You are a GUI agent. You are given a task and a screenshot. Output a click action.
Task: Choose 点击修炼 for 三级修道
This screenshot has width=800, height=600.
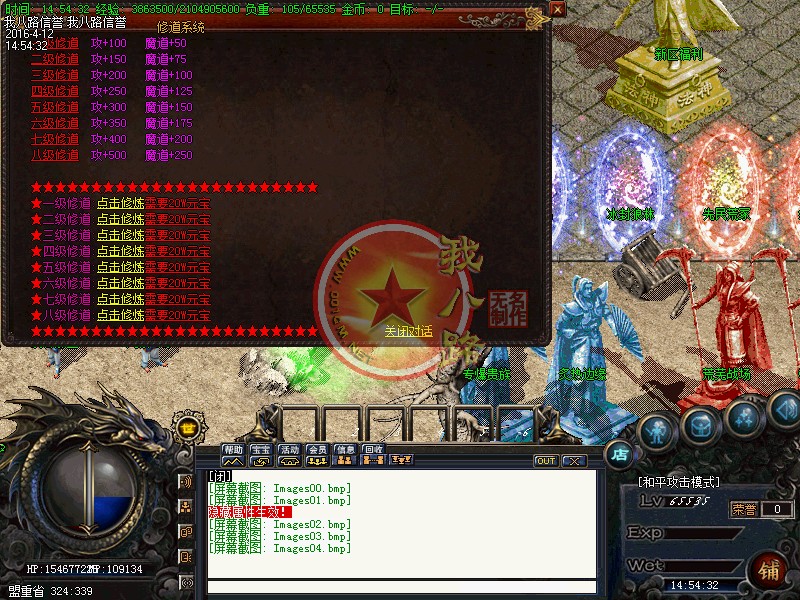point(120,235)
